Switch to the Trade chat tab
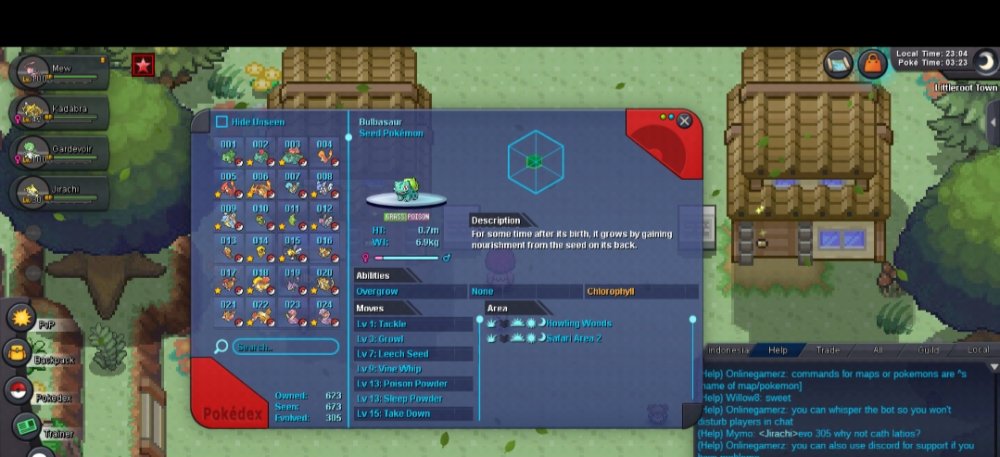The width and height of the screenshot is (1000, 457). click(x=828, y=350)
